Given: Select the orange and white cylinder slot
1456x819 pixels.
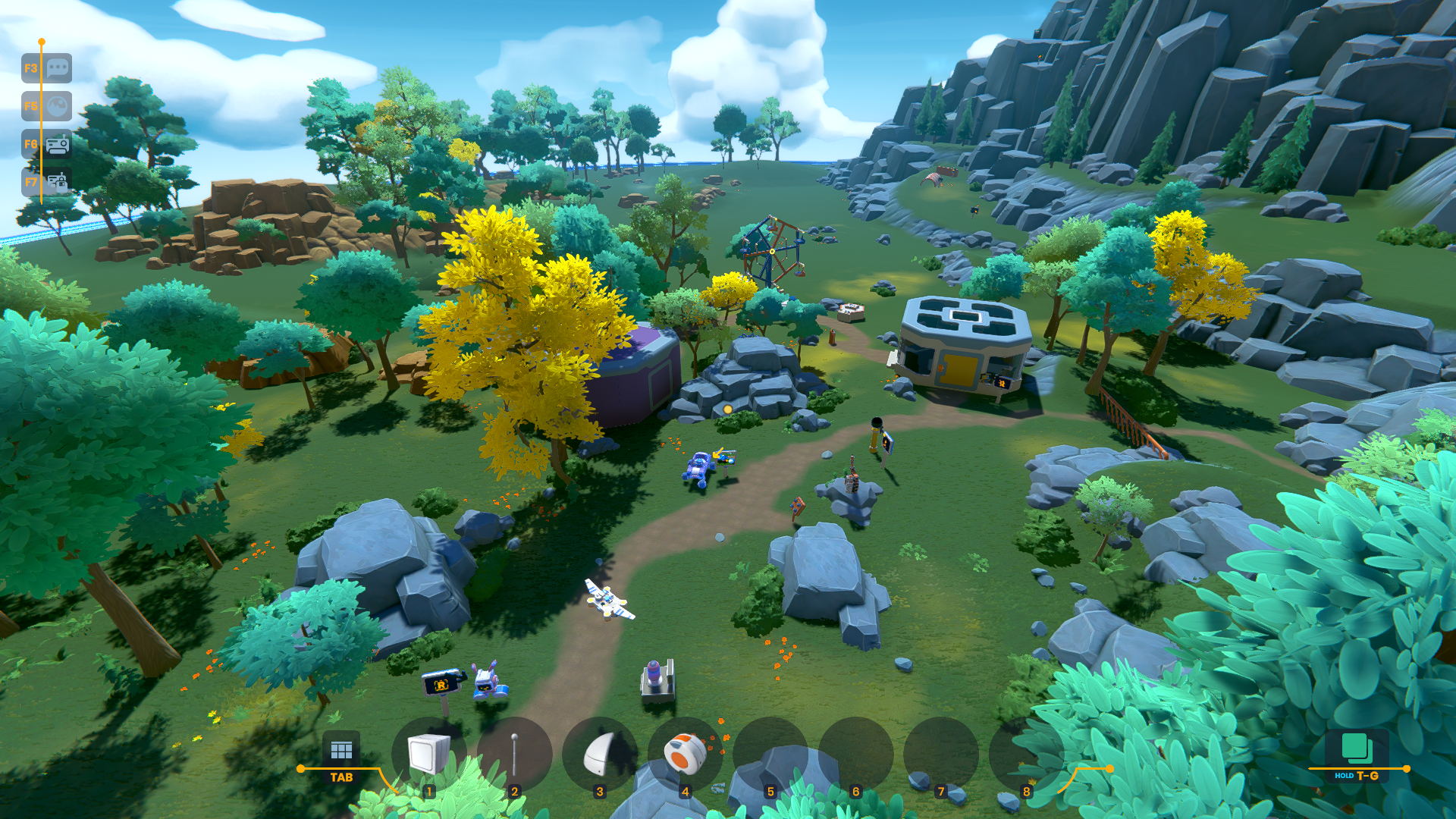Looking at the screenshot, I should point(685,755).
